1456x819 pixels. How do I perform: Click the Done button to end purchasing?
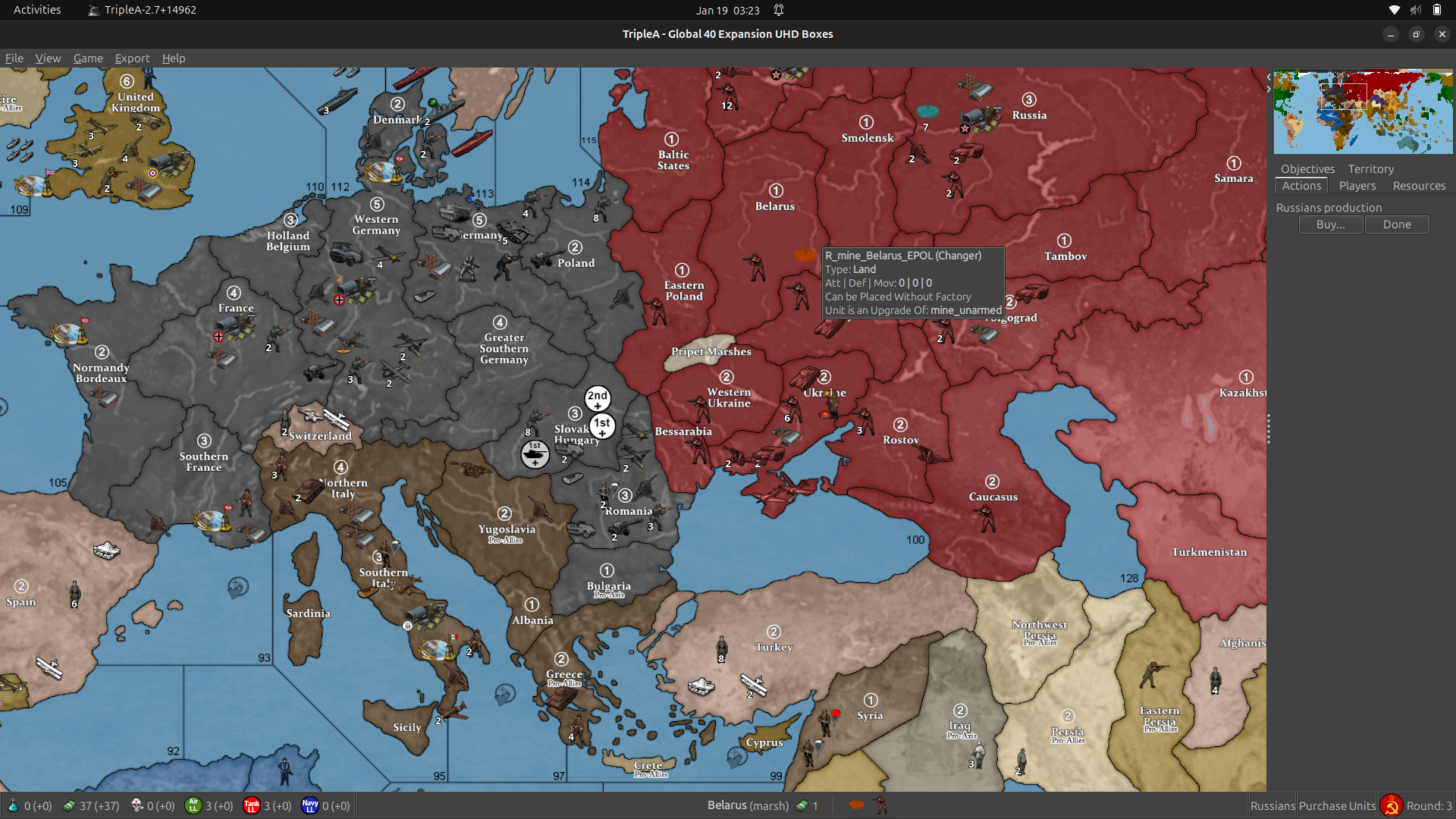(1396, 224)
